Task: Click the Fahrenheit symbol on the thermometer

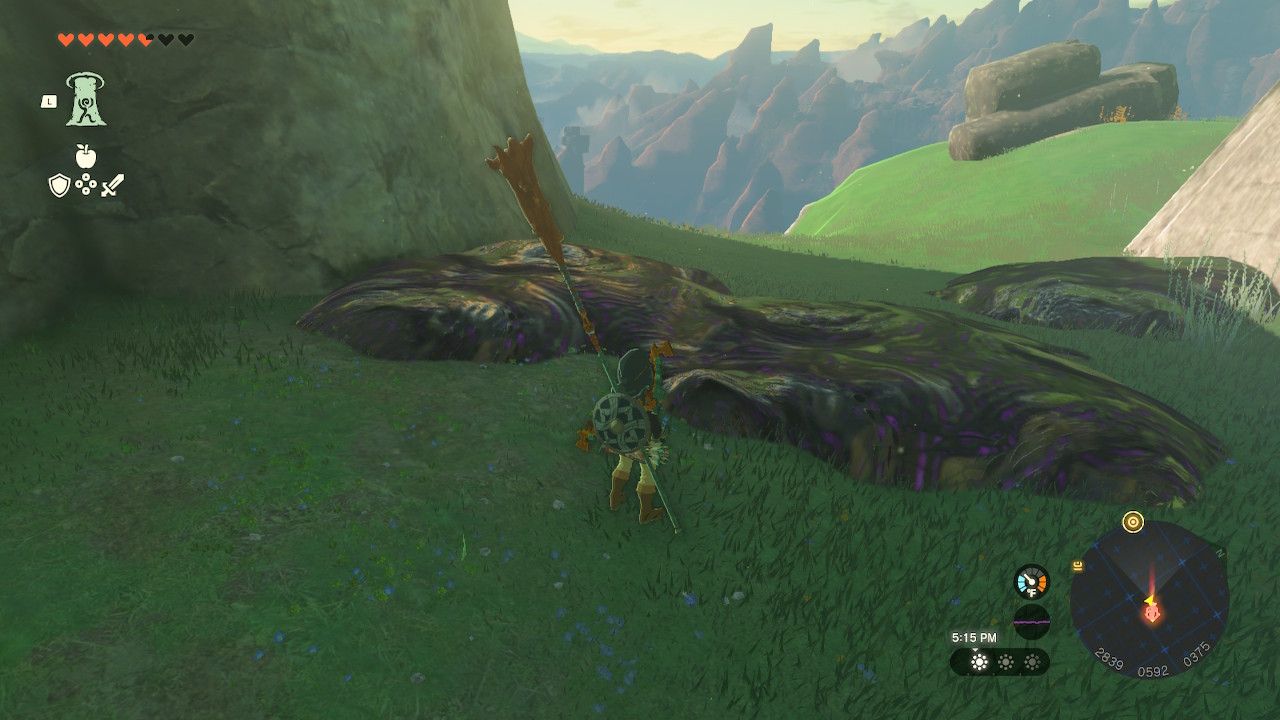Action: (1031, 592)
